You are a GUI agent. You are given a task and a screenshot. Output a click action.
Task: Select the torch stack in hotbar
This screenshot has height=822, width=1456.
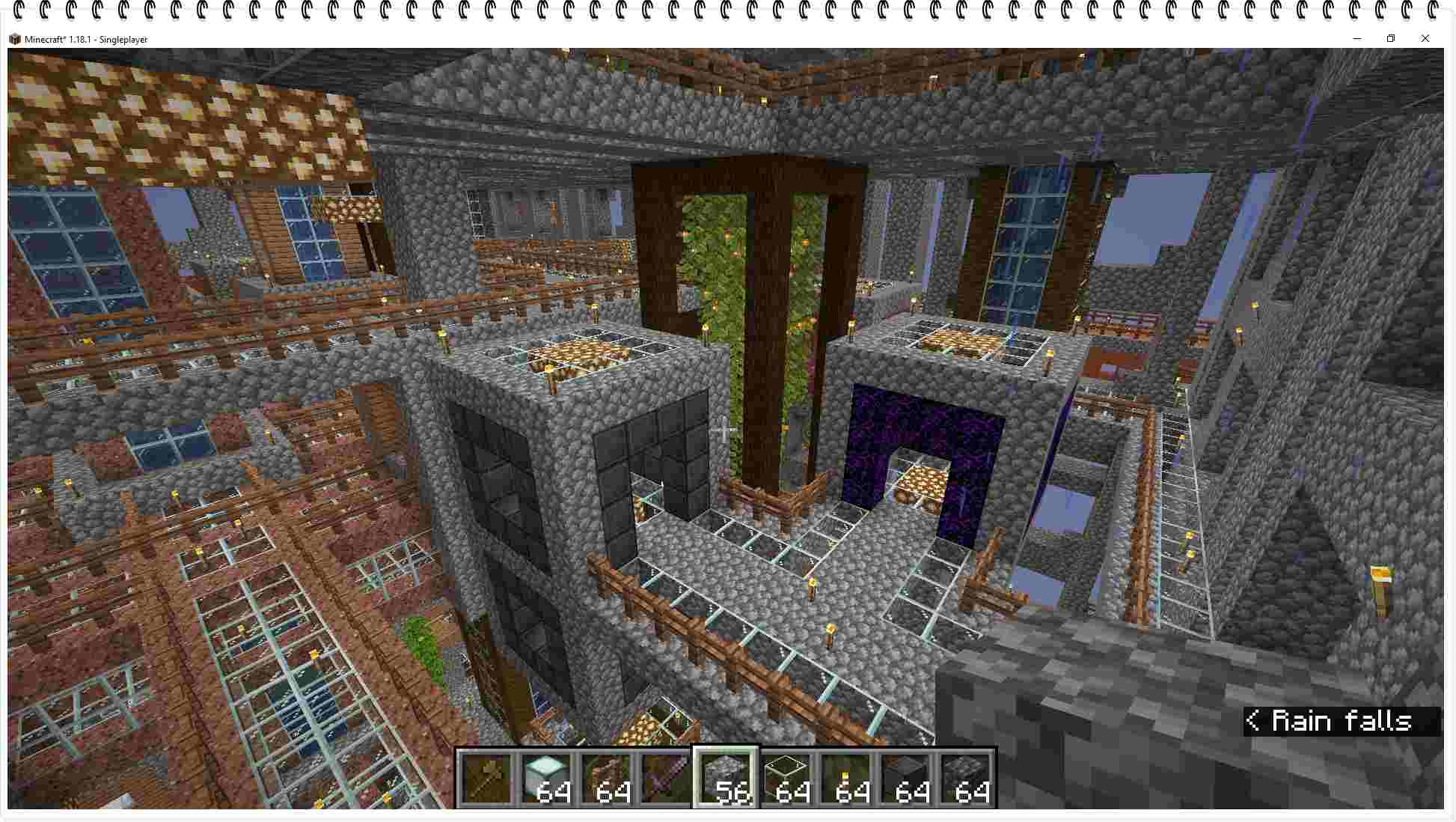(x=845, y=778)
